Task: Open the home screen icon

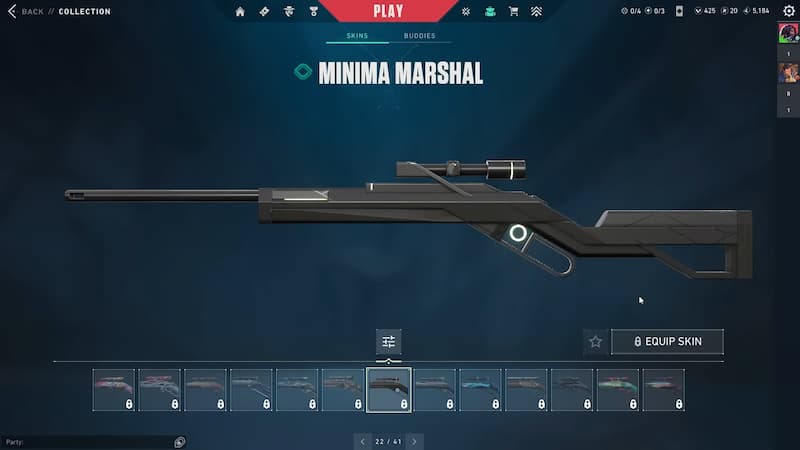Action: point(240,12)
